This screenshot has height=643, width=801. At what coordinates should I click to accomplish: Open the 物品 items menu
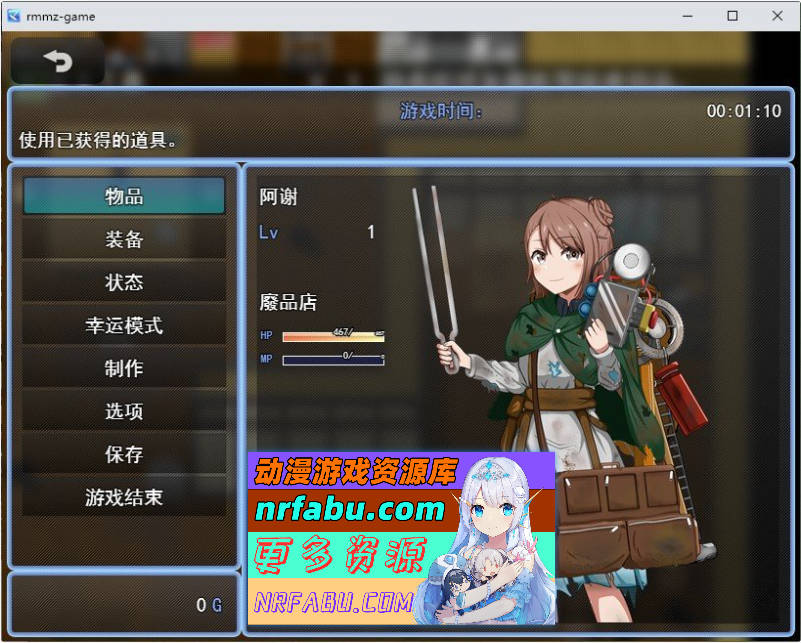[124, 197]
